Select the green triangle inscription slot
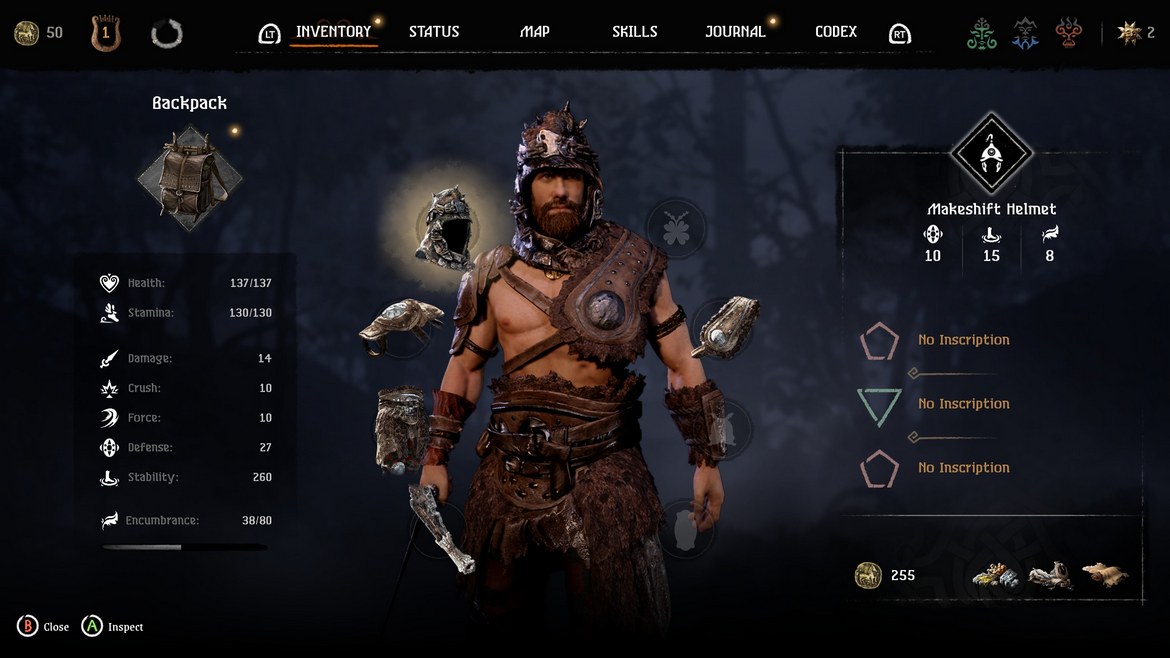This screenshot has width=1170, height=658. pos(880,405)
